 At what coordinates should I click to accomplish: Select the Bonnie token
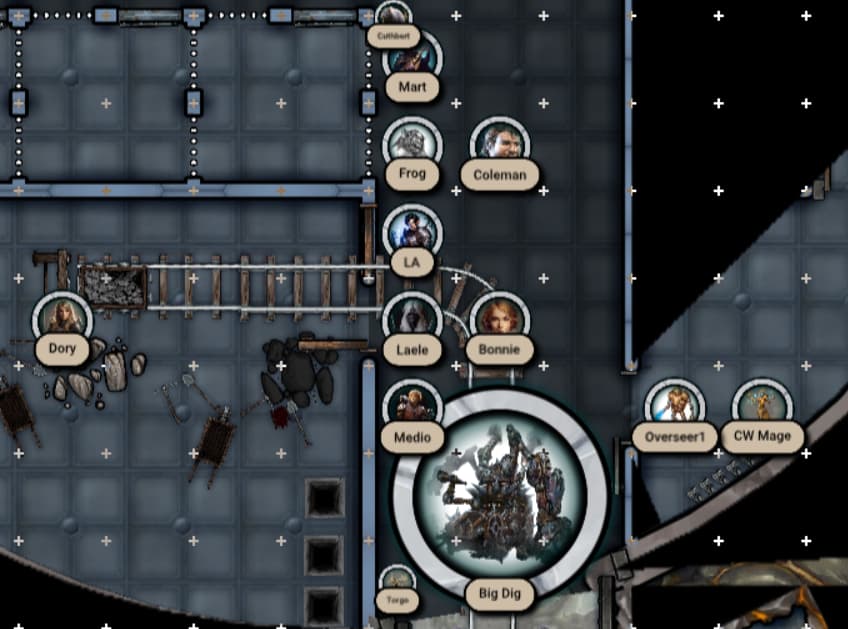(x=499, y=320)
